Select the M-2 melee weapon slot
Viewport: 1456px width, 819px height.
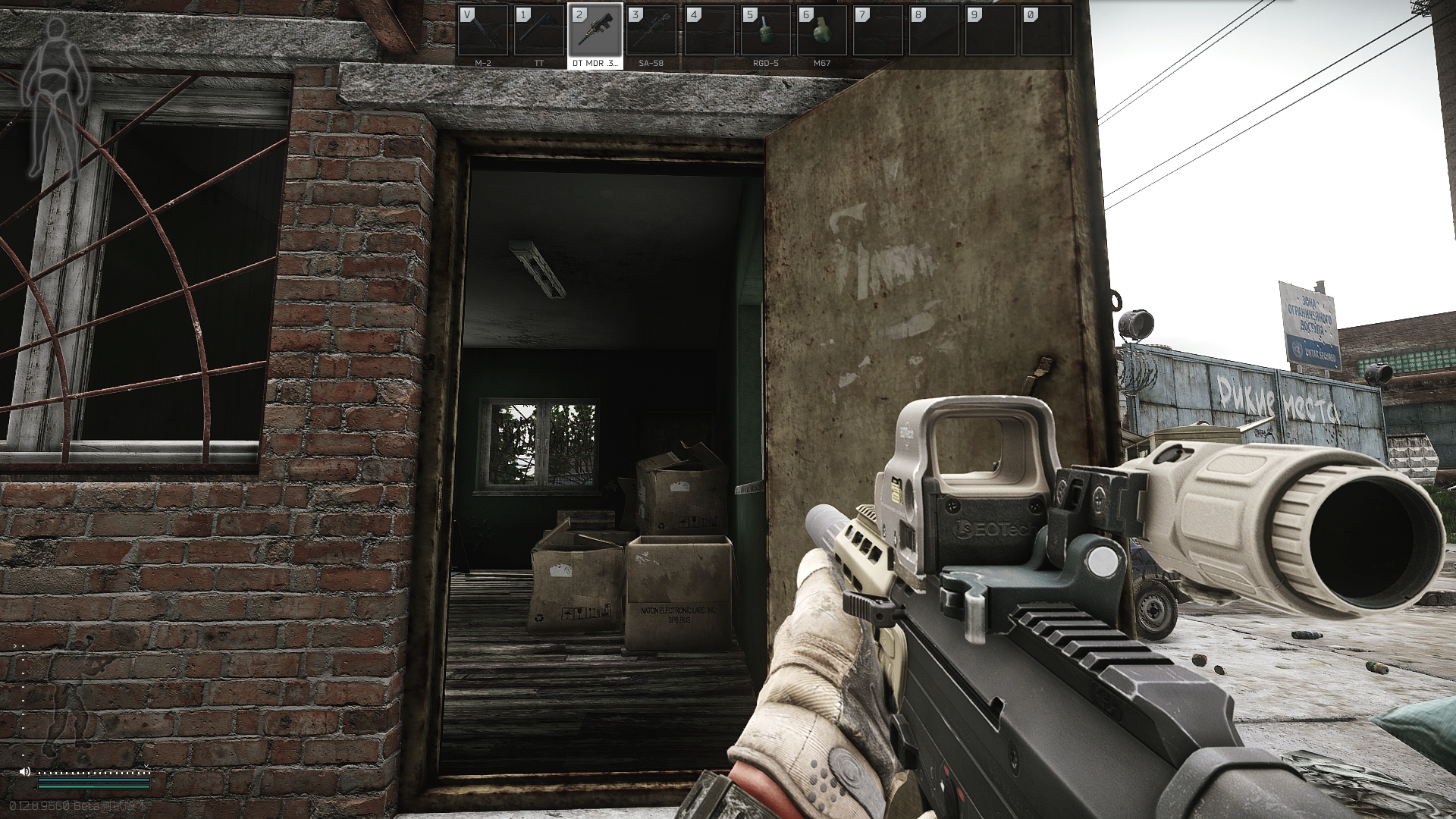pos(483,32)
